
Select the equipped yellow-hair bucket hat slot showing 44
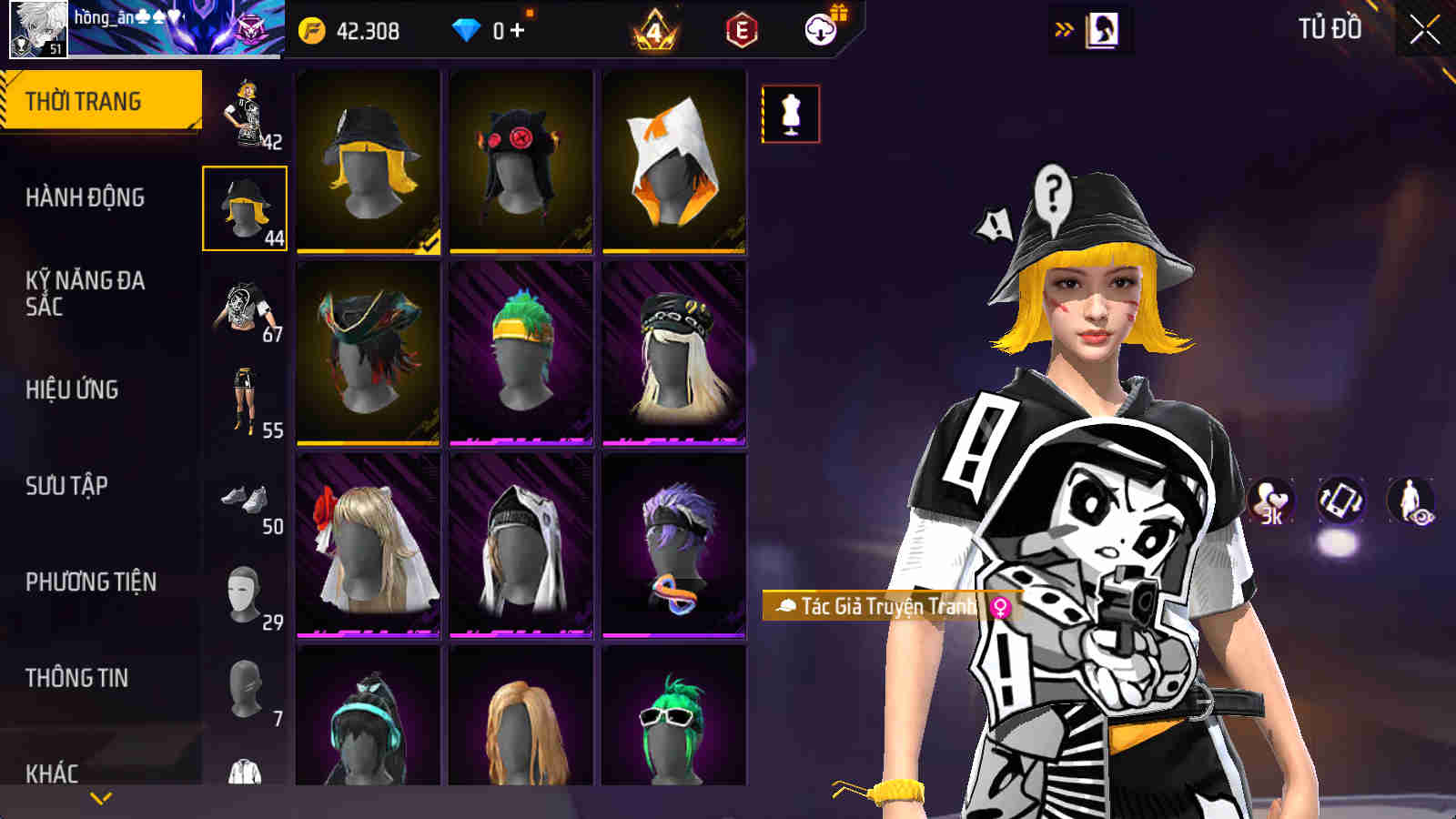[245, 209]
